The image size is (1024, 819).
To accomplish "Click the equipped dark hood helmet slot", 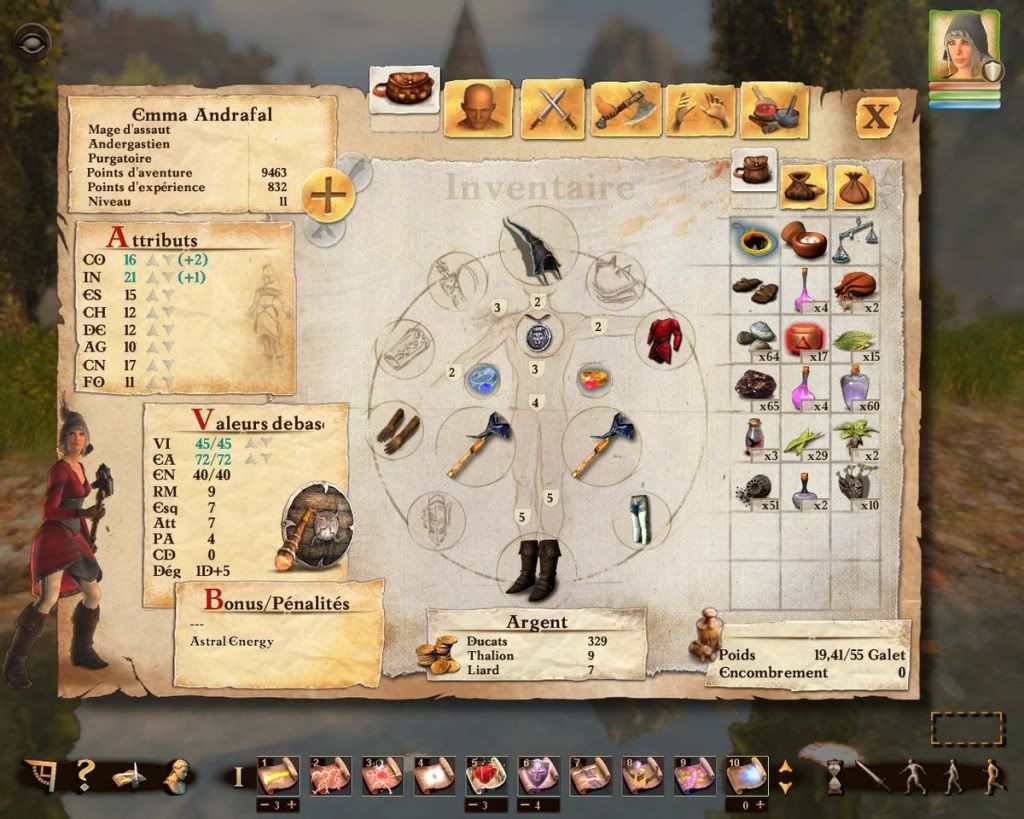I will click(x=536, y=247).
